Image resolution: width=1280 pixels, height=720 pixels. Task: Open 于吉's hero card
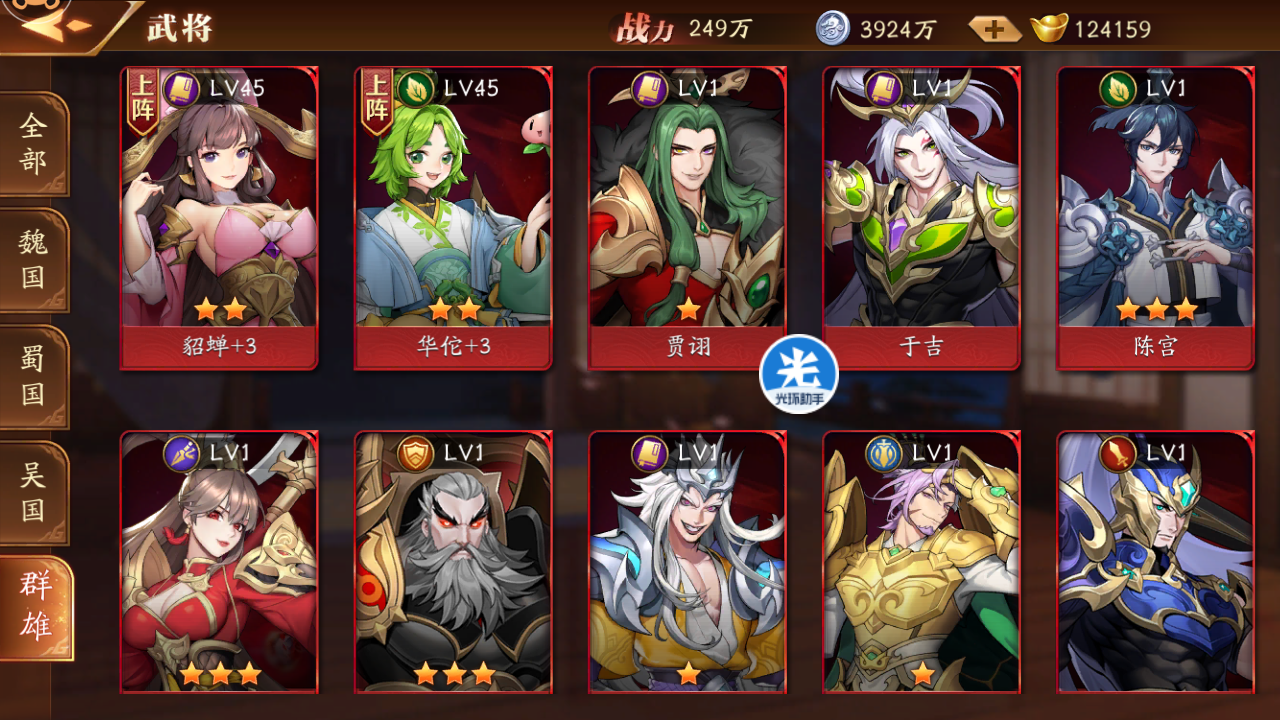(x=922, y=213)
